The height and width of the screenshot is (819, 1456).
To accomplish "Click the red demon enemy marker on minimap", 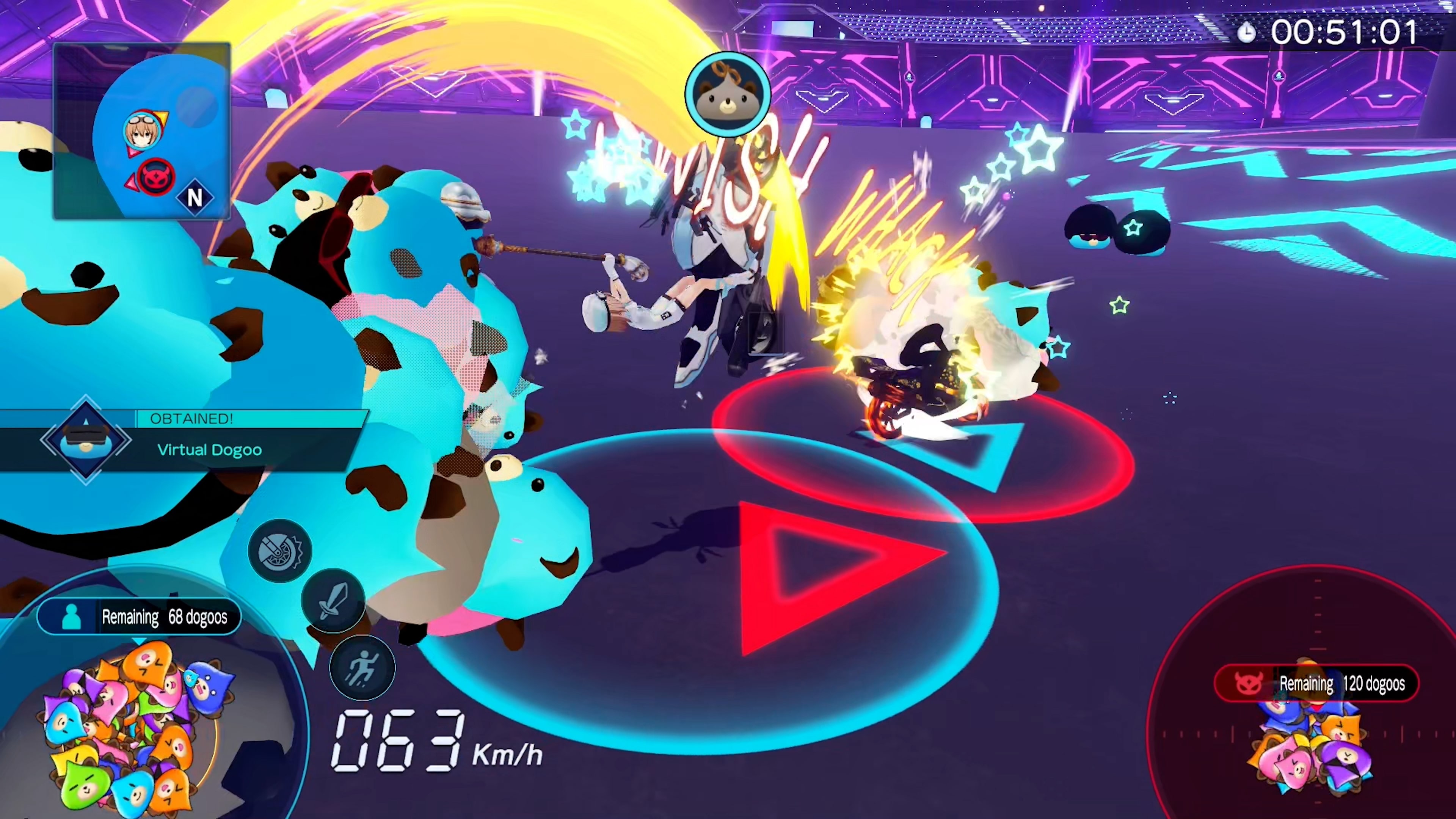I will 155,177.
